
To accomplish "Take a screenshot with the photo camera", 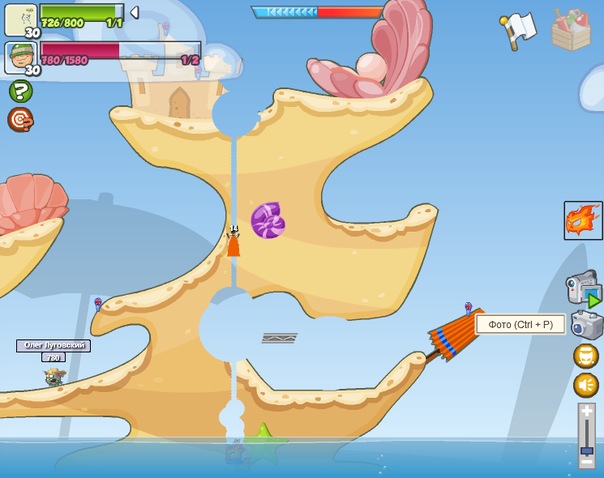I will point(586,324).
